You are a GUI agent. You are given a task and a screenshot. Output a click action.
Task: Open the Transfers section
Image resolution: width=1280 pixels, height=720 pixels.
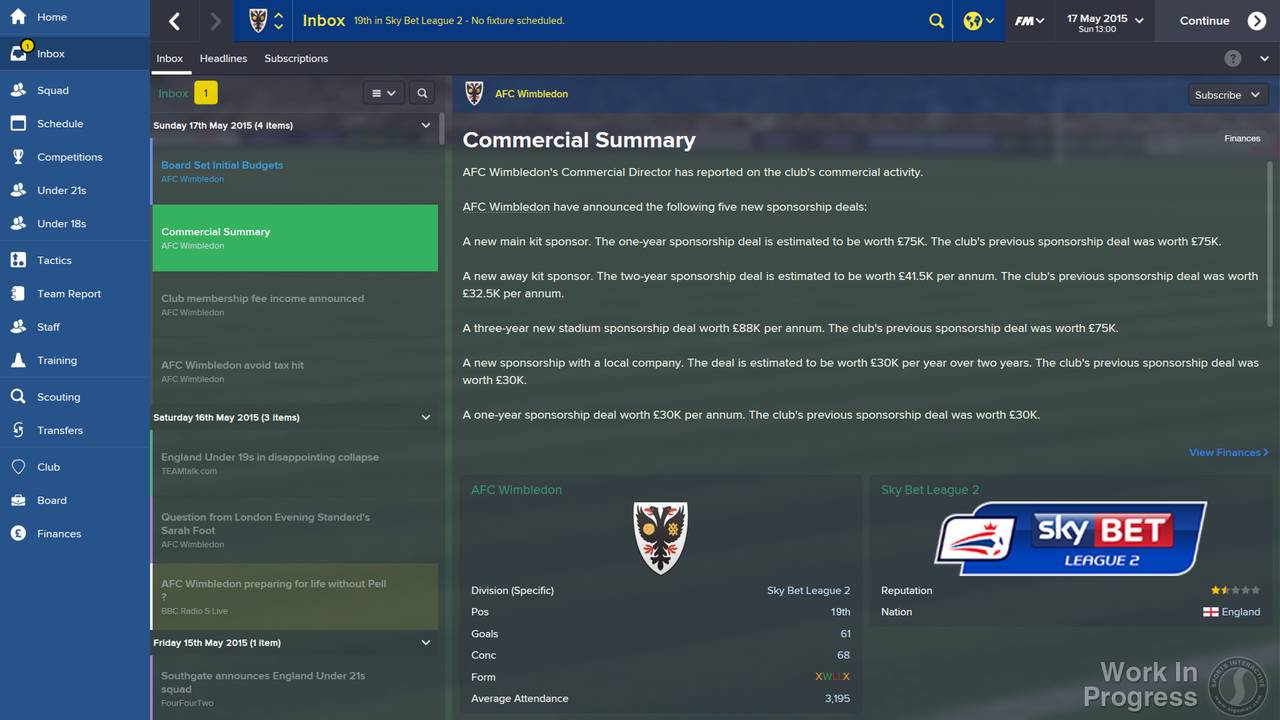tap(60, 430)
